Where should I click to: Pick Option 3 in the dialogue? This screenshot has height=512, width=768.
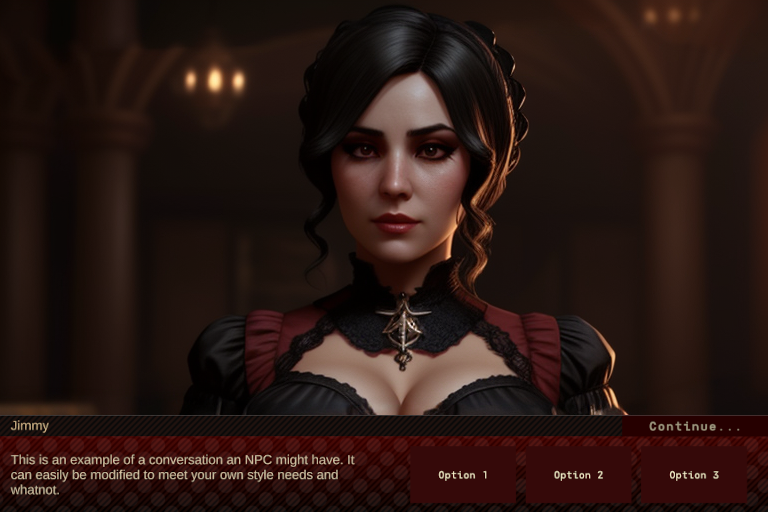pyautogui.click(x=694, y=475)
